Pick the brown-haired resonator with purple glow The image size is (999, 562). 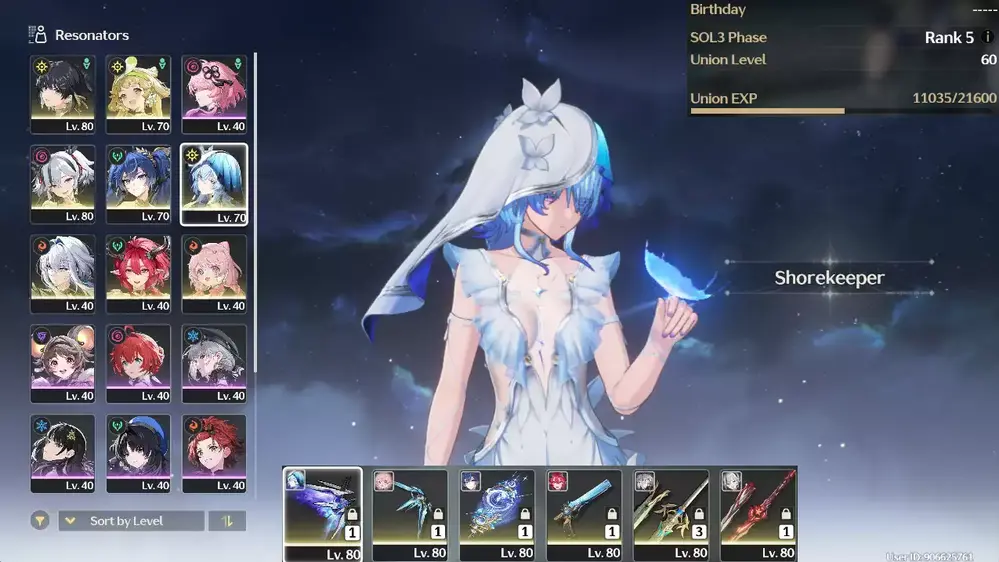coord(63,364)
